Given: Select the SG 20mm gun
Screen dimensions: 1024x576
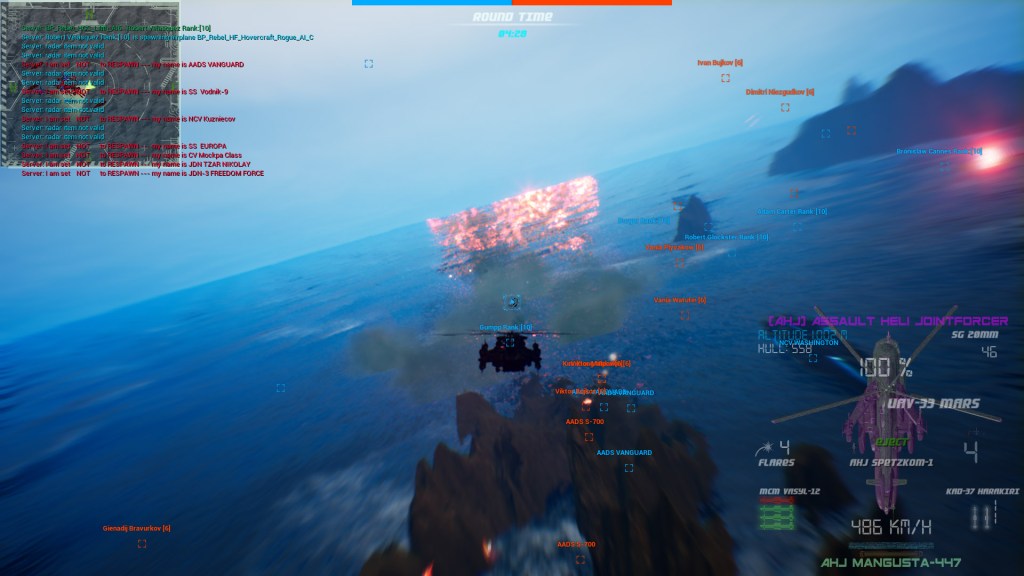Looking at the screenshot, I should click(974, 338).
